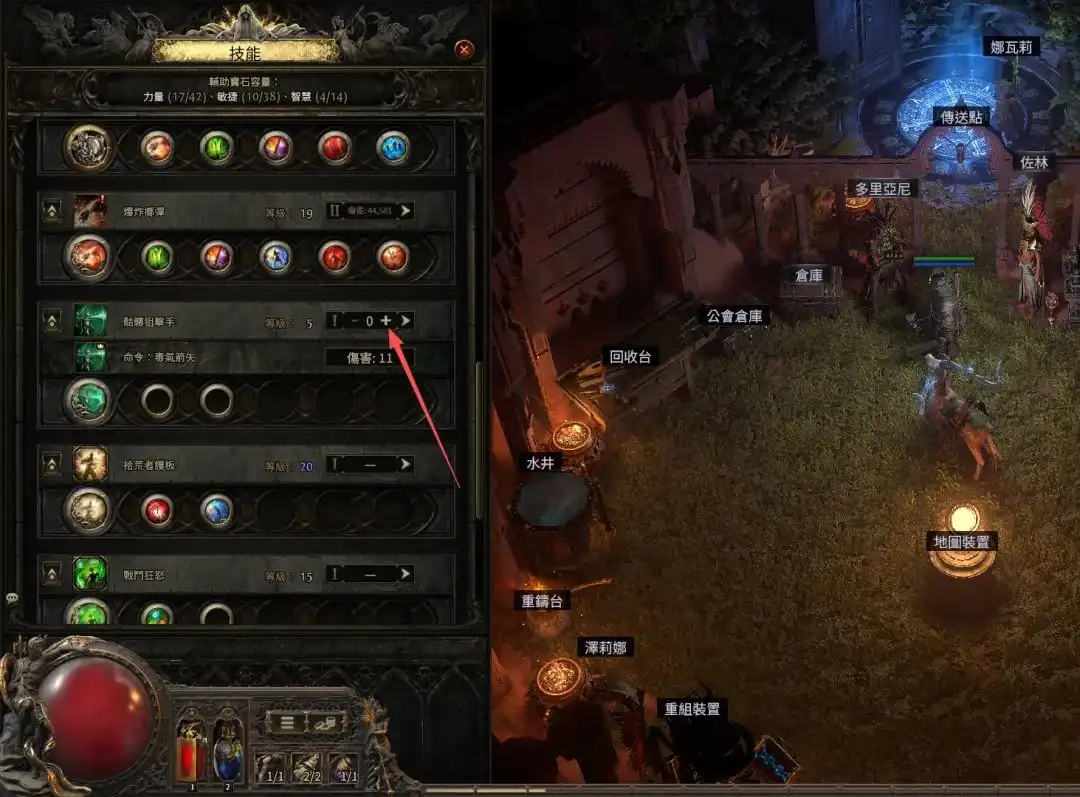Image resolution: width=1080 pixels, height=797 pixels.
Task: Collapse the 骷髏狙擊手 skill row
Action: [x=51, y=320]
